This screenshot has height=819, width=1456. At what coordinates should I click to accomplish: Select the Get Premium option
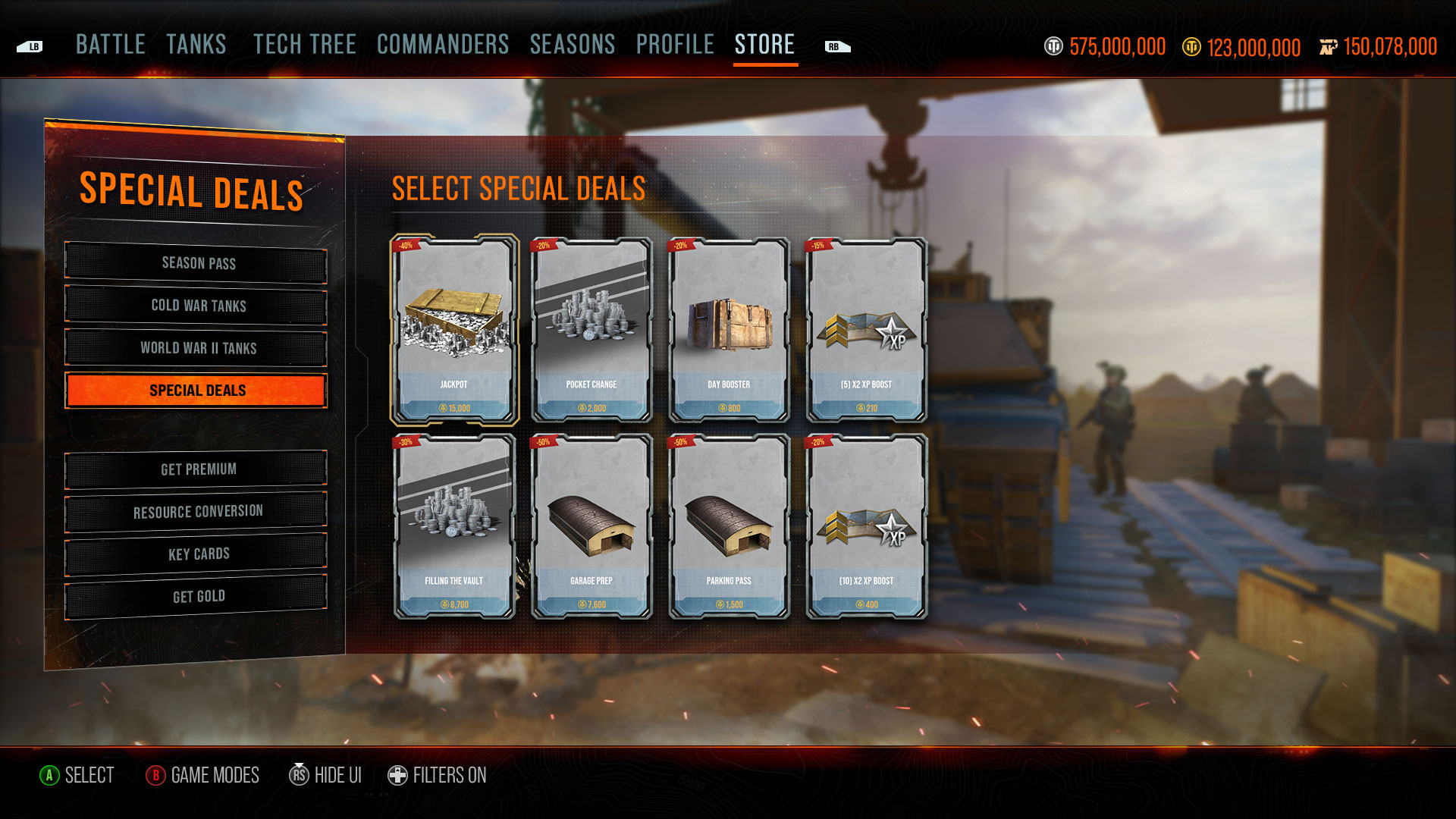coord(197,469)
